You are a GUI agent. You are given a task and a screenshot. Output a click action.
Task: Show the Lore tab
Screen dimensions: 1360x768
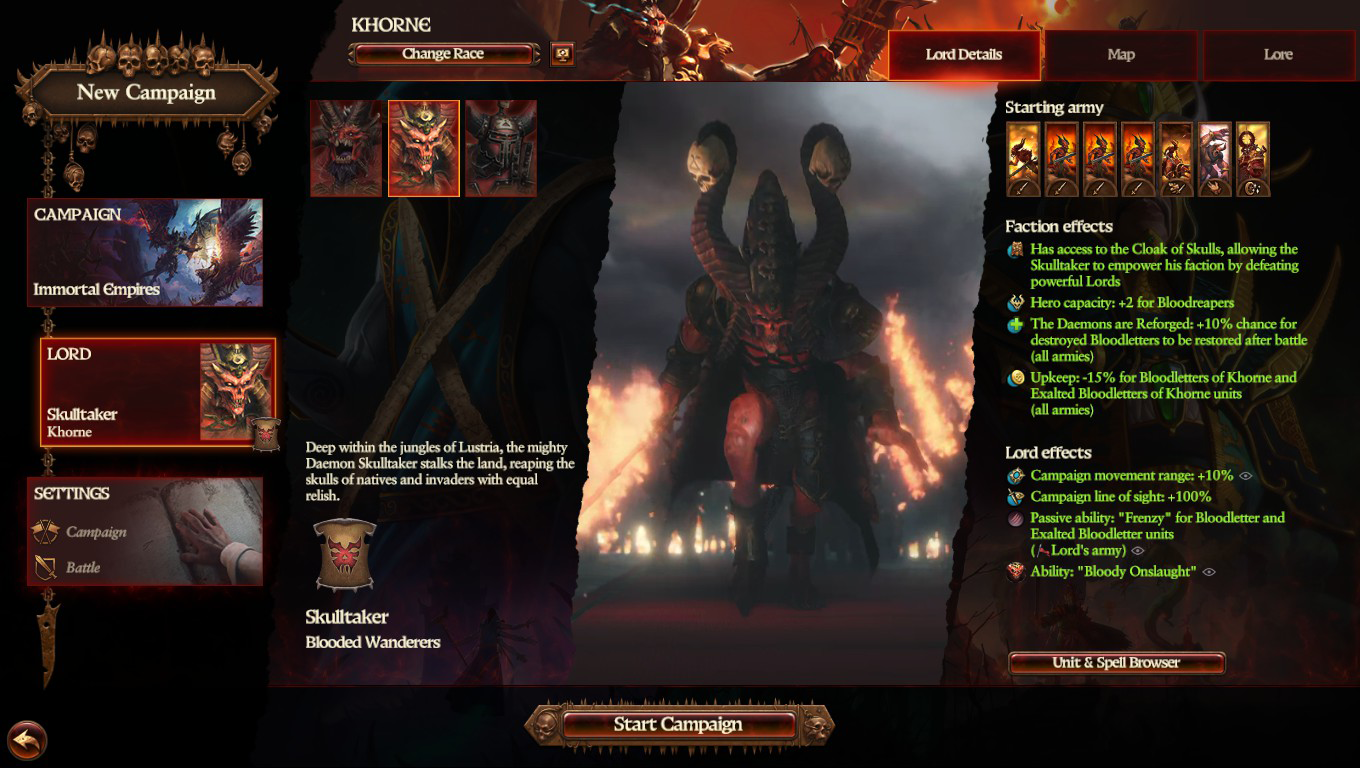(1278, 55)
